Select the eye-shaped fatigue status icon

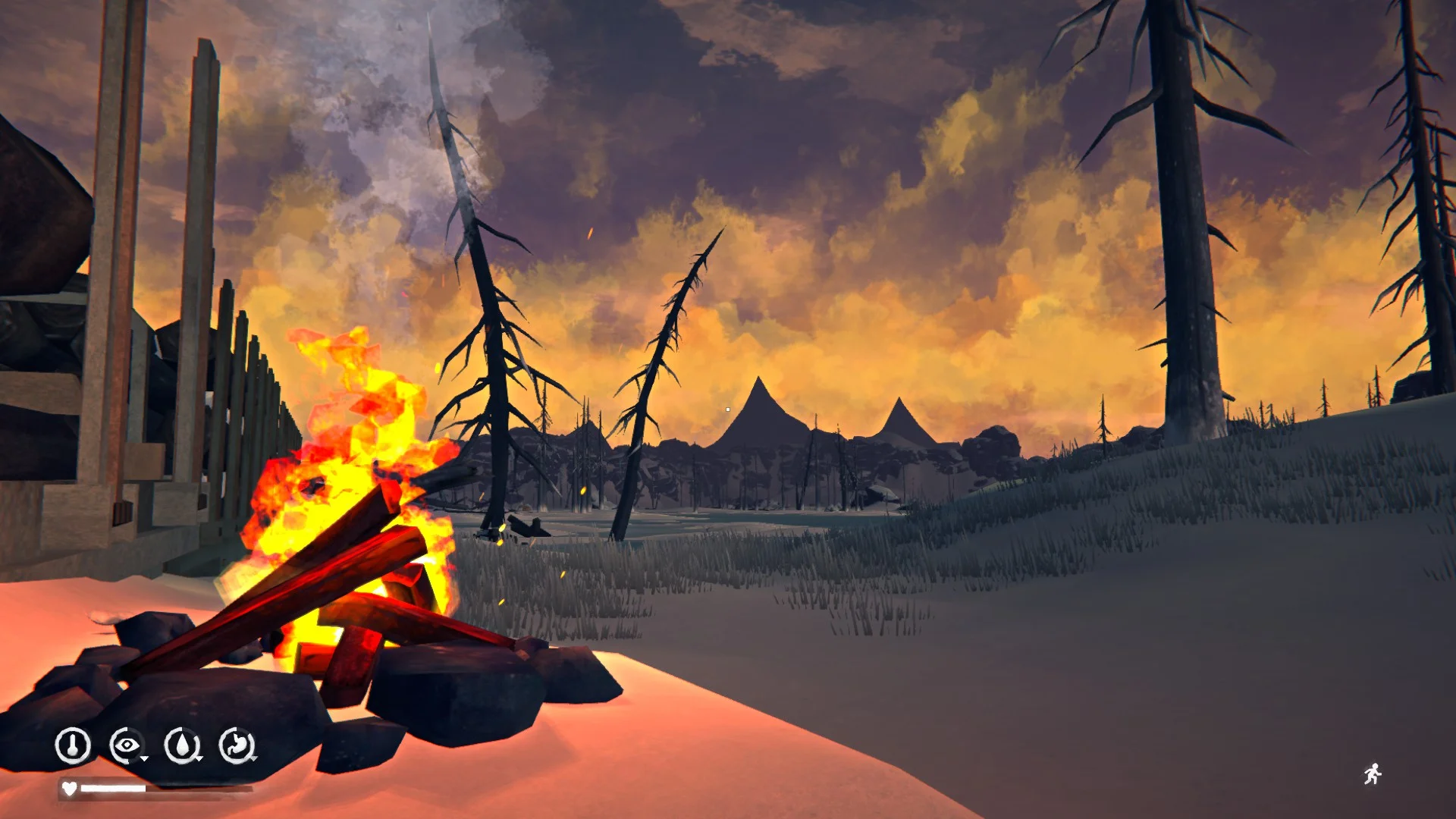pos(127,745)
